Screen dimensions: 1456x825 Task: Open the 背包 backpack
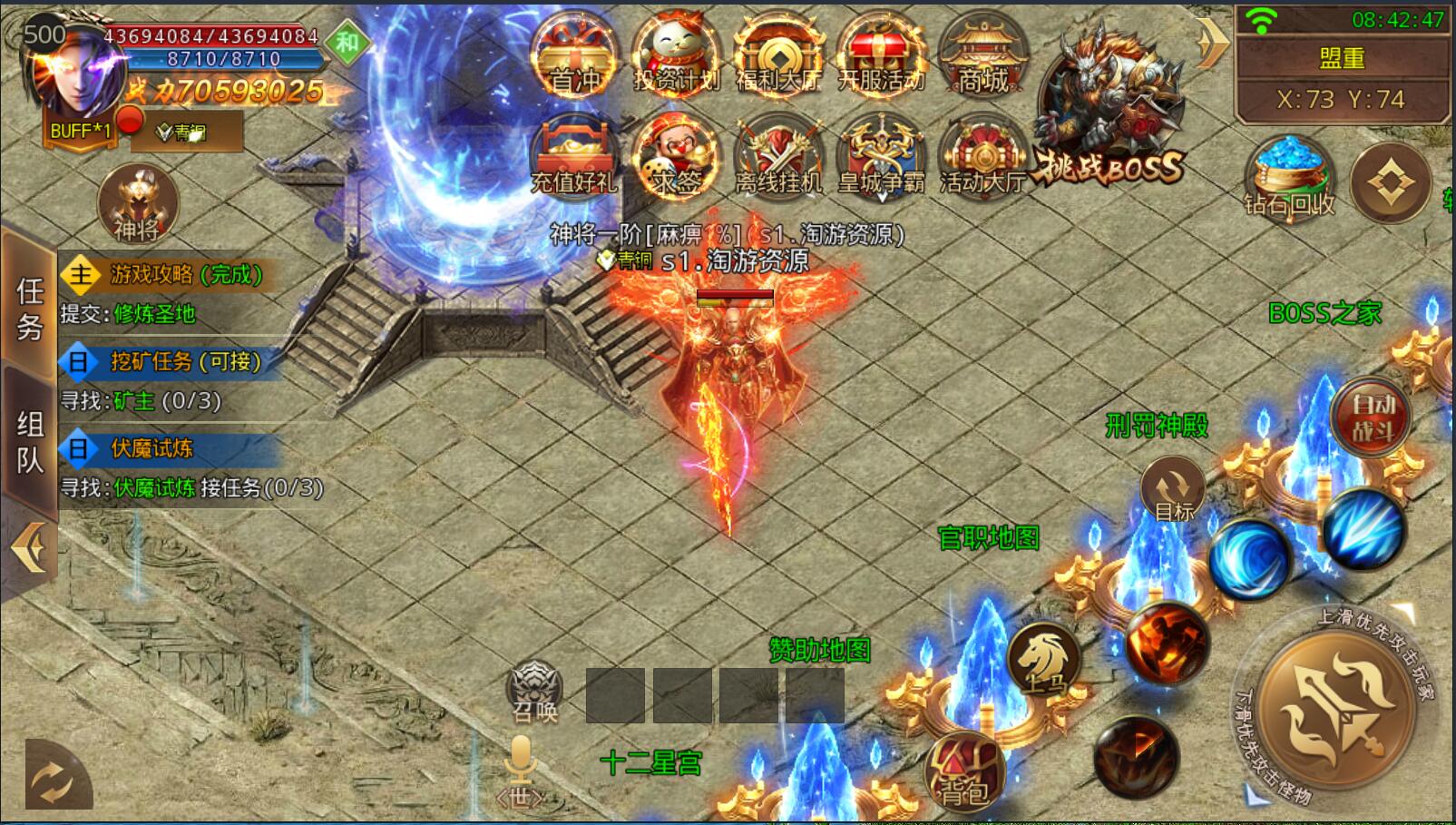[963, 772]
